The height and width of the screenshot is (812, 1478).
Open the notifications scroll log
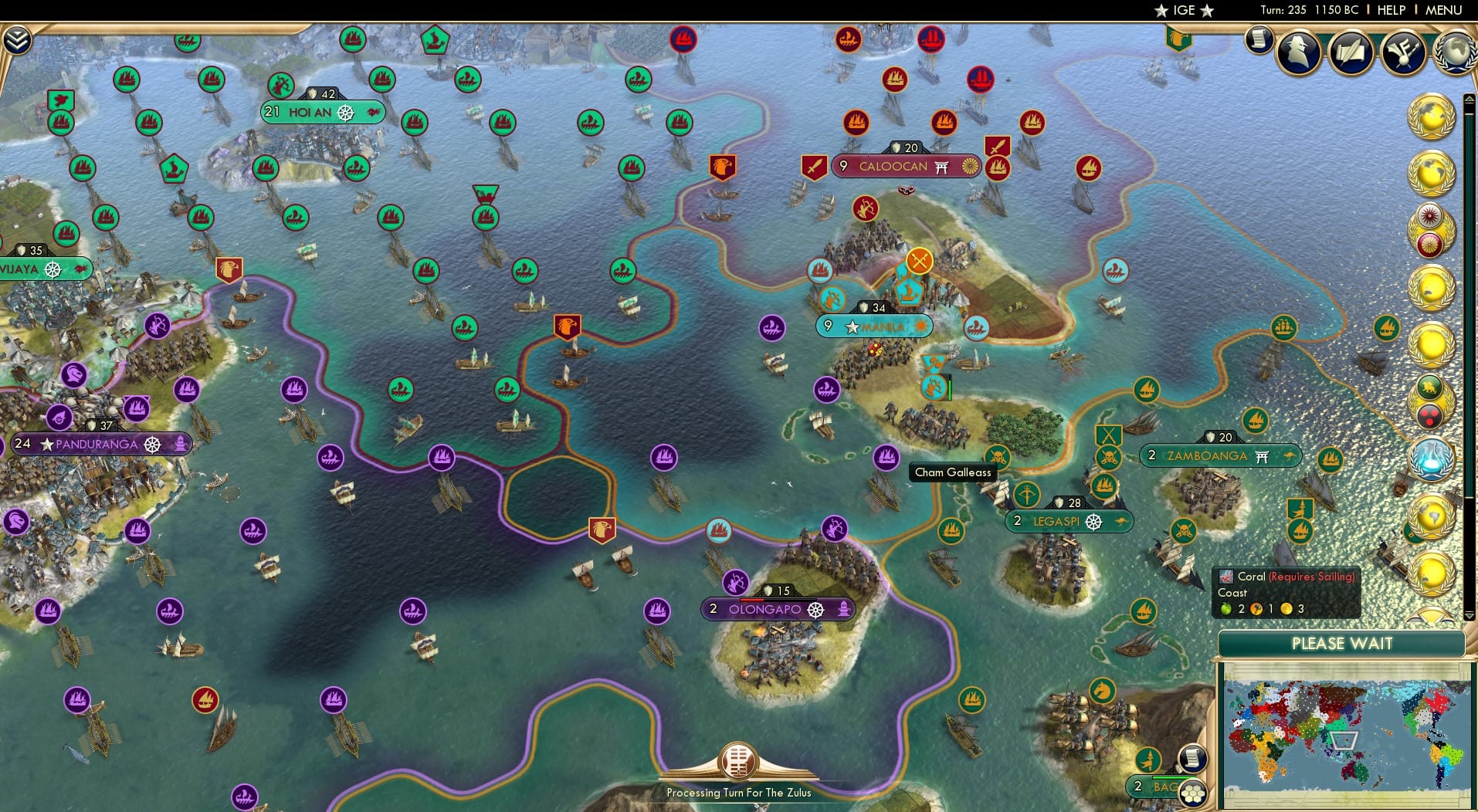point(1259,39)
